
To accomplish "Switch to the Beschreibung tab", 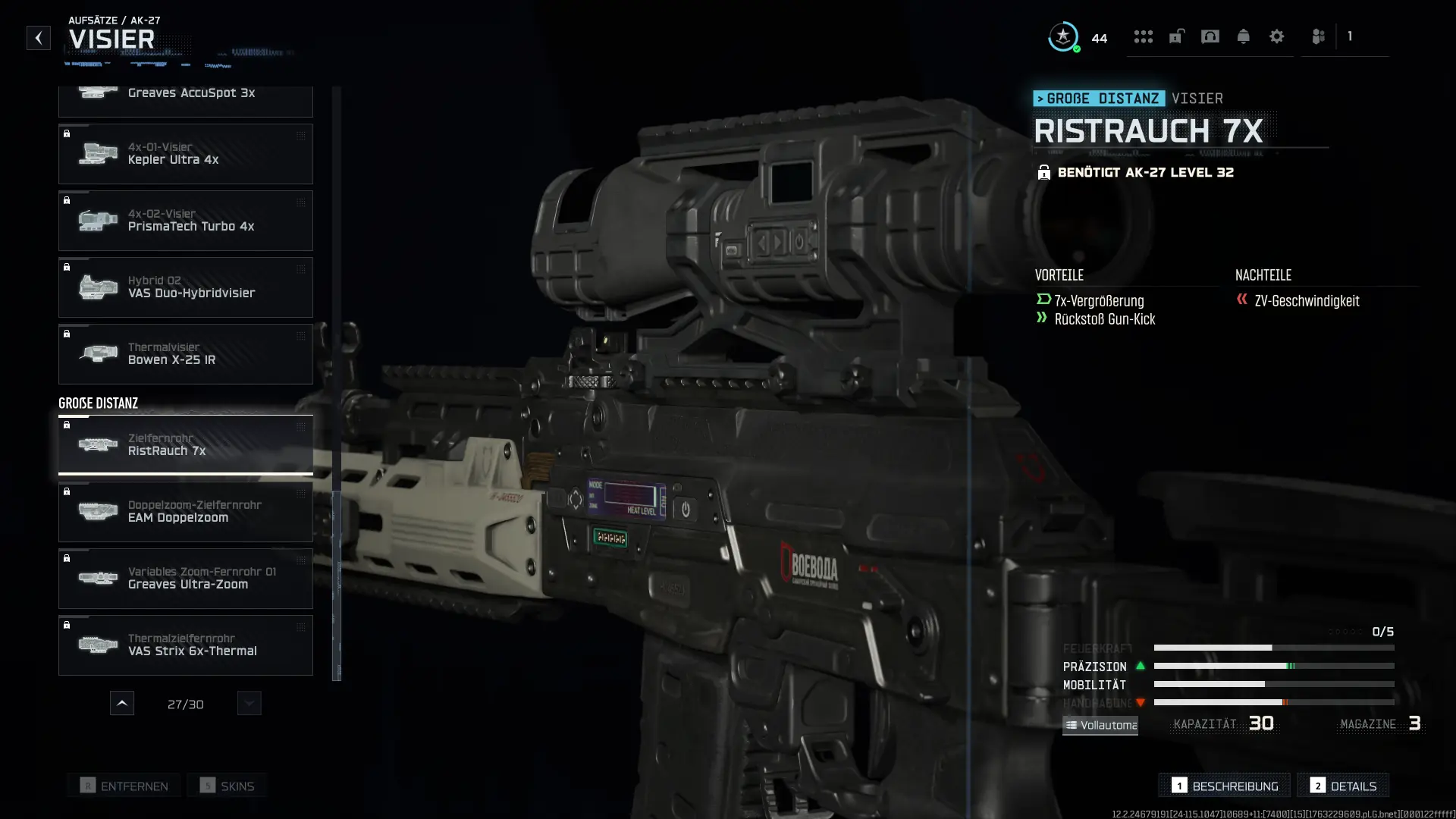I will 1225,786.
